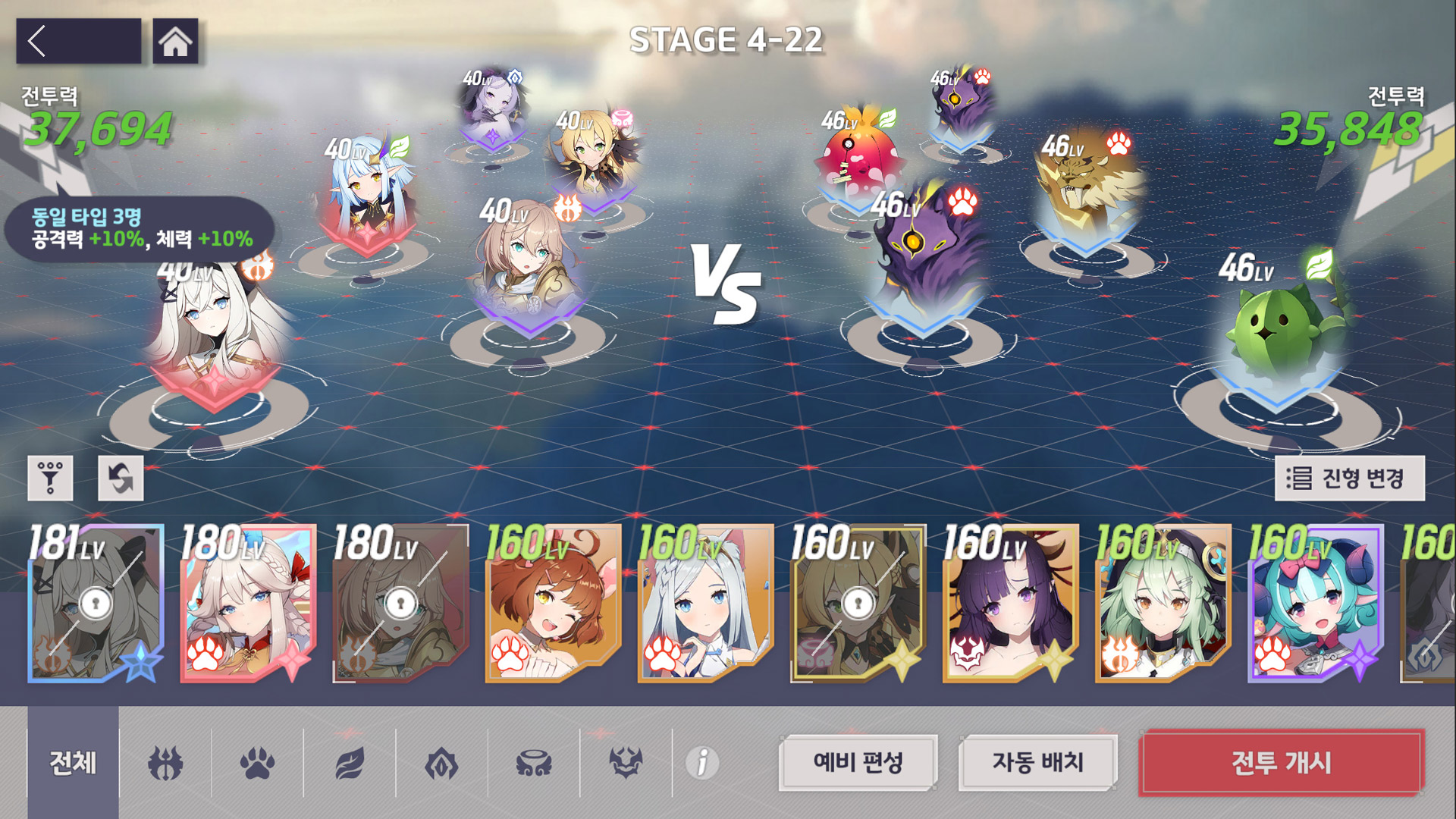This screenshot has width=1456, height=819.
Task: Select the home icon at top left
Action: coord(176,40)
